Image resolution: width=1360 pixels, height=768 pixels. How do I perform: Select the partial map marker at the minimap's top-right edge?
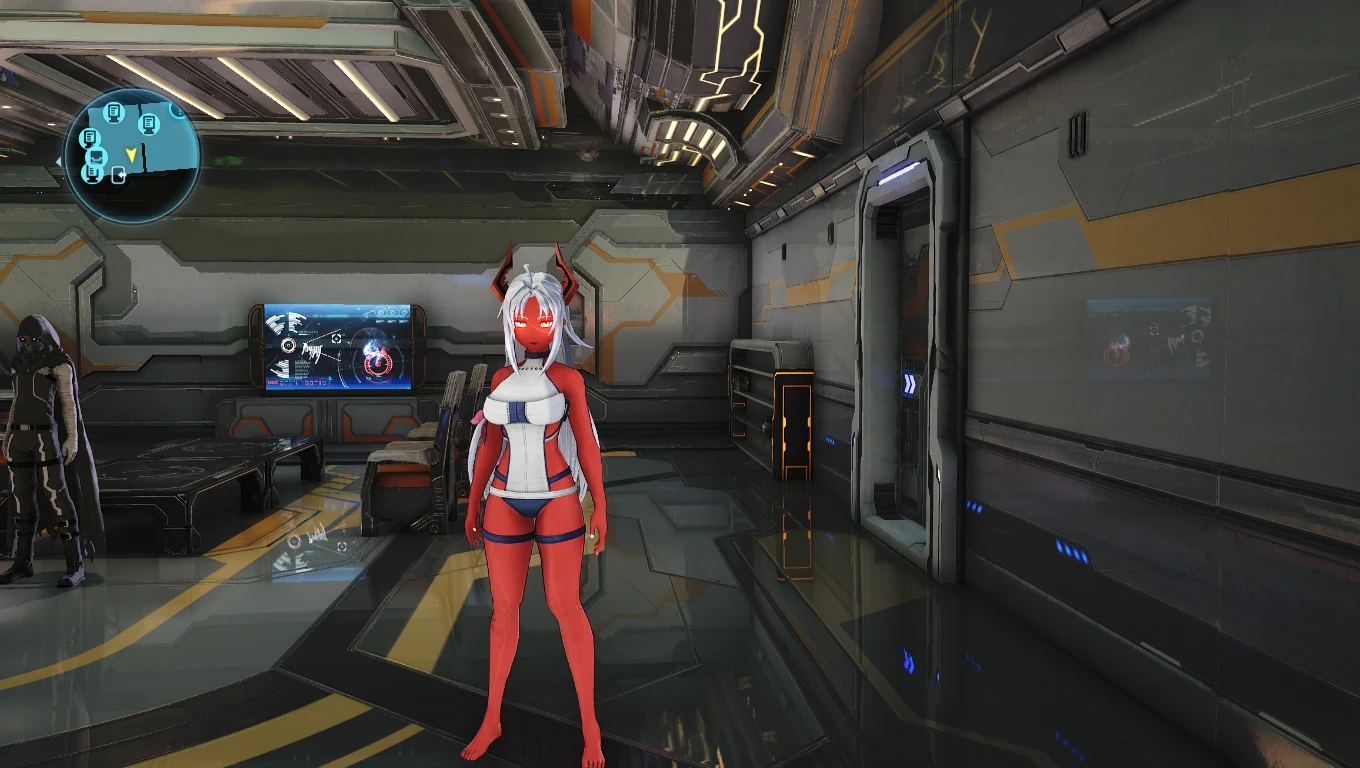coord(177,111)
